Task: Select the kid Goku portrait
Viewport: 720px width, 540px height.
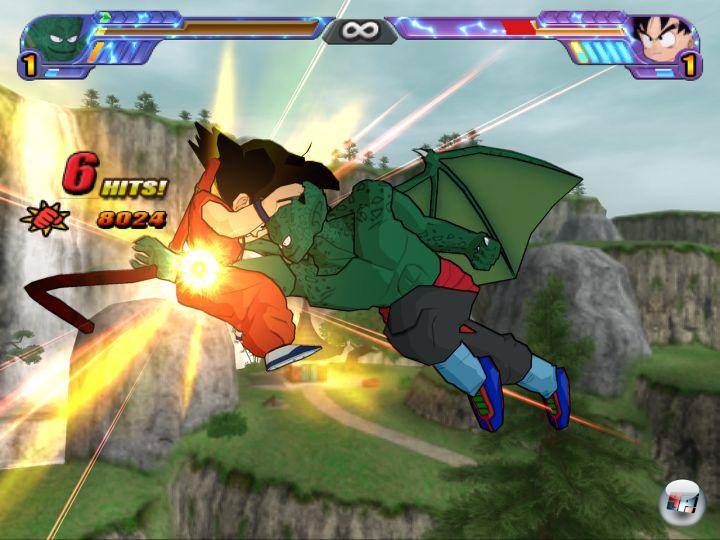Action: tap(665, 38)
